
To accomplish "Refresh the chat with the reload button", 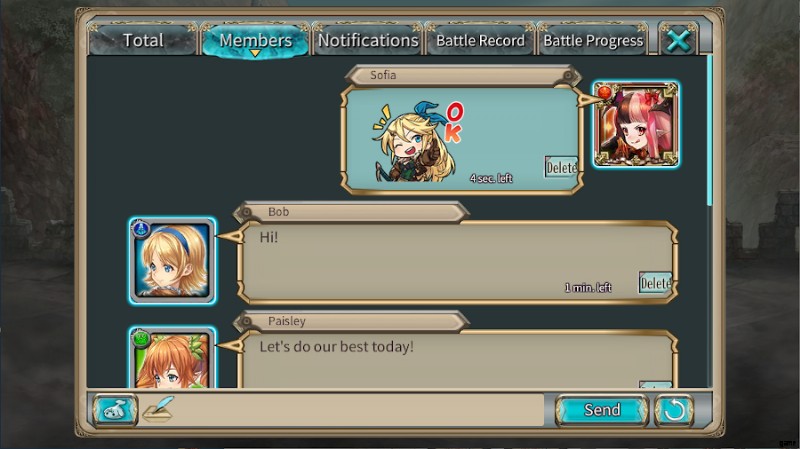I will tap(674, 410).
